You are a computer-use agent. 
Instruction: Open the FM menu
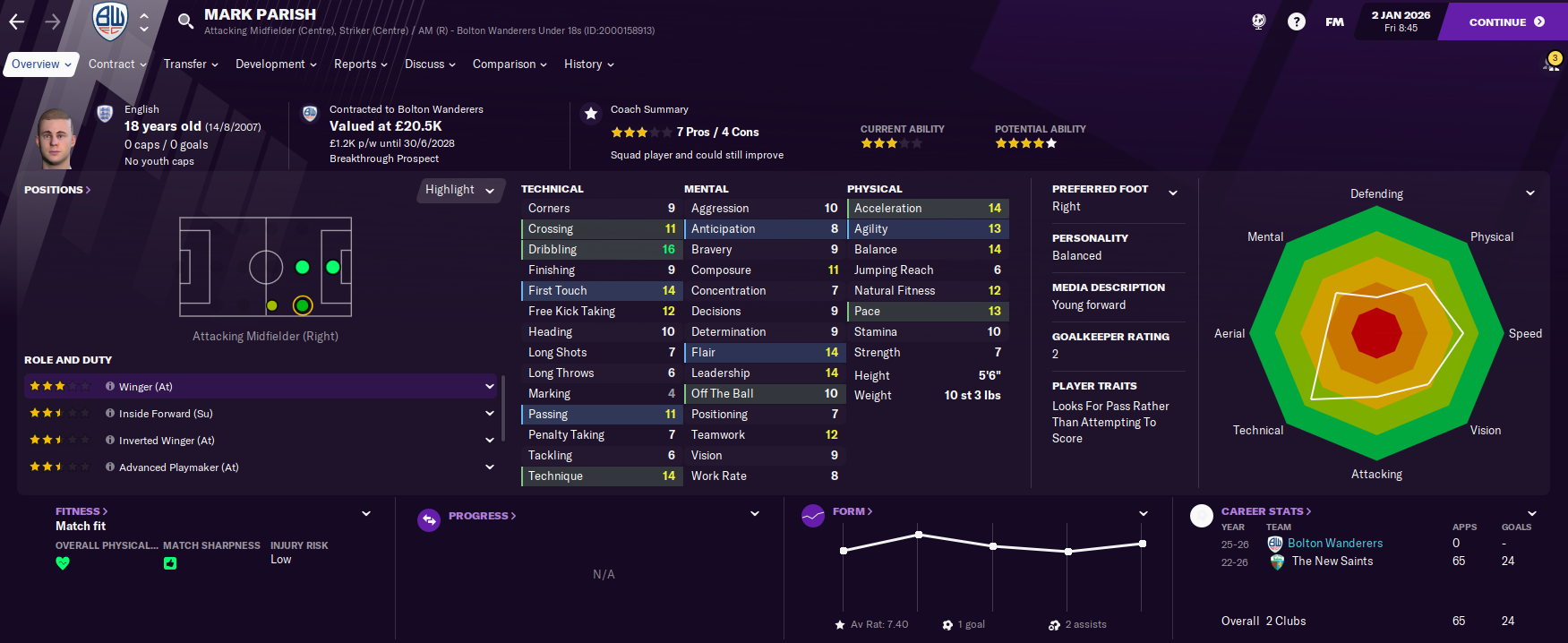[x=1334, y=21]
